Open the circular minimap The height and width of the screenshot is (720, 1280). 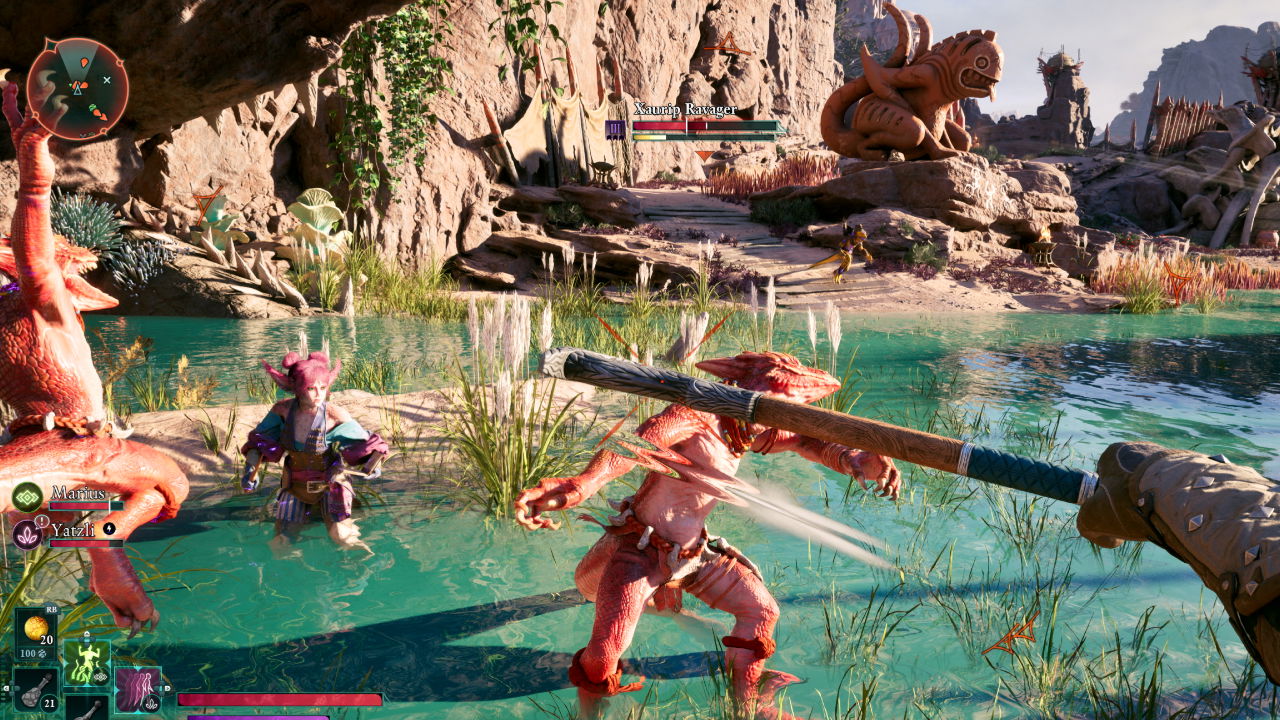click(77, 89)
